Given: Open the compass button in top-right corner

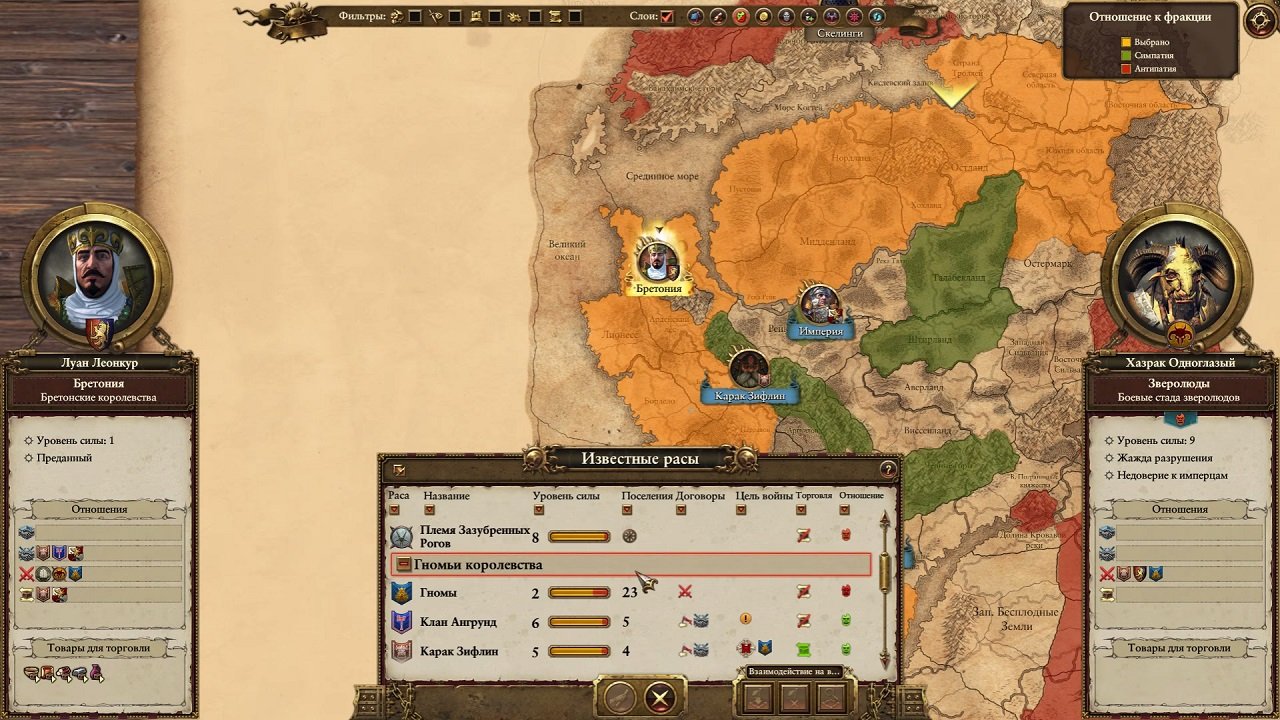Looking at the screenshot, I should pos(1259,21).
